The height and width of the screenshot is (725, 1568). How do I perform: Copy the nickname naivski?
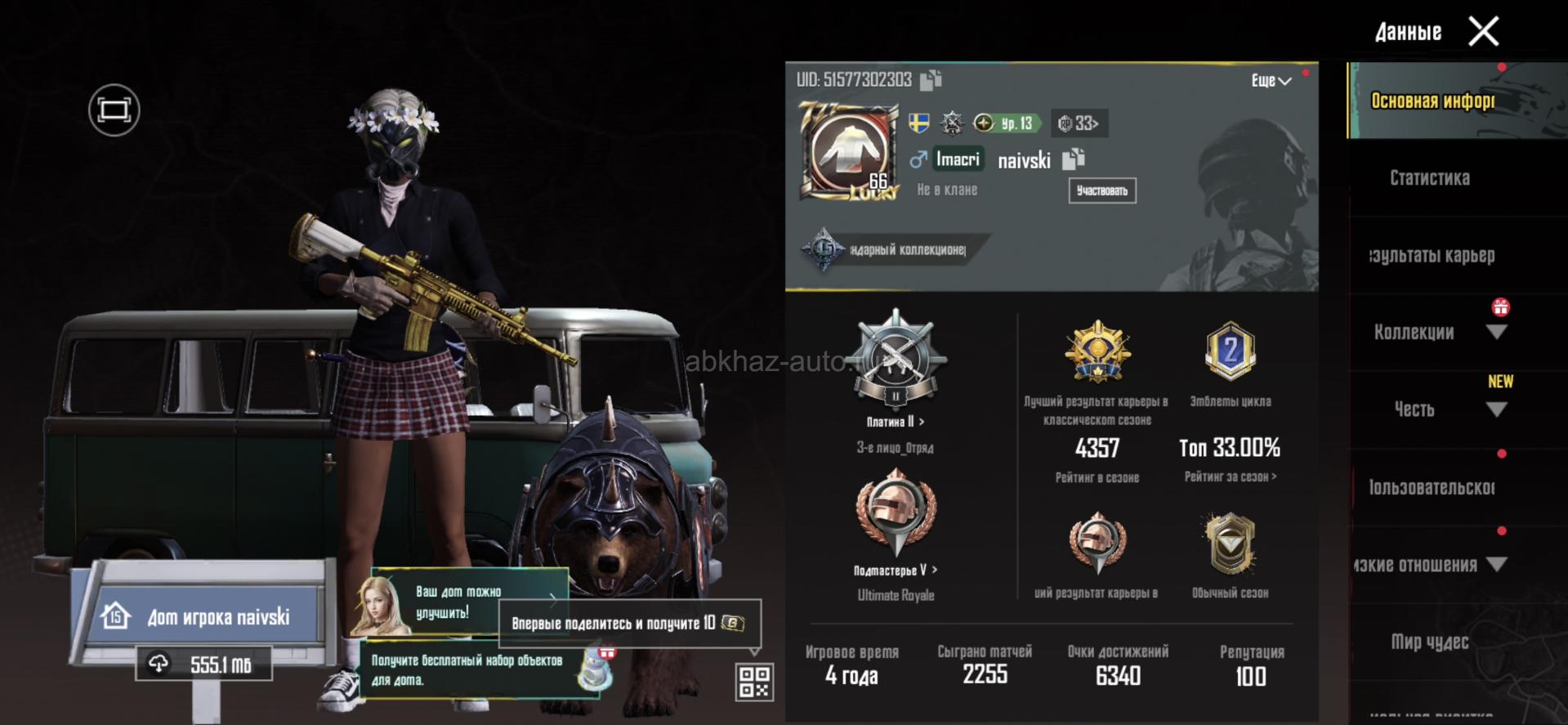click(1074, 159)
